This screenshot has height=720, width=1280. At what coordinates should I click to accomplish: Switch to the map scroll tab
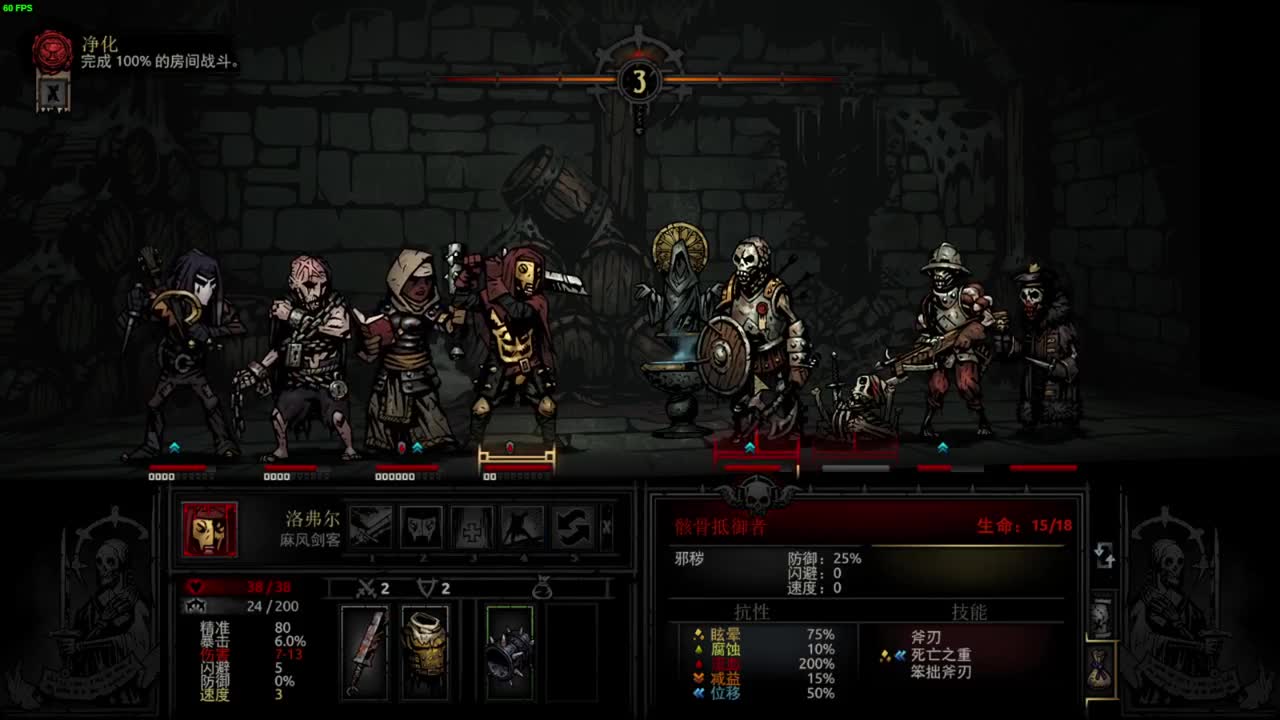point(1101,617)
